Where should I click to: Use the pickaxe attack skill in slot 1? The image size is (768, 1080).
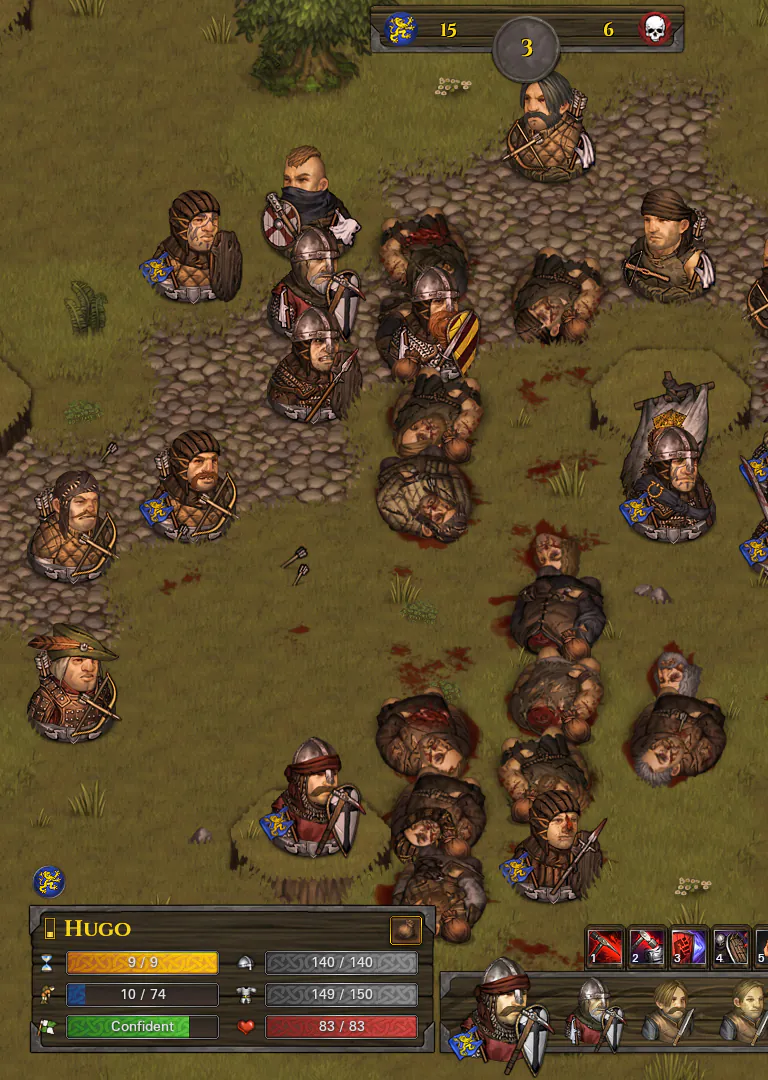605,946
